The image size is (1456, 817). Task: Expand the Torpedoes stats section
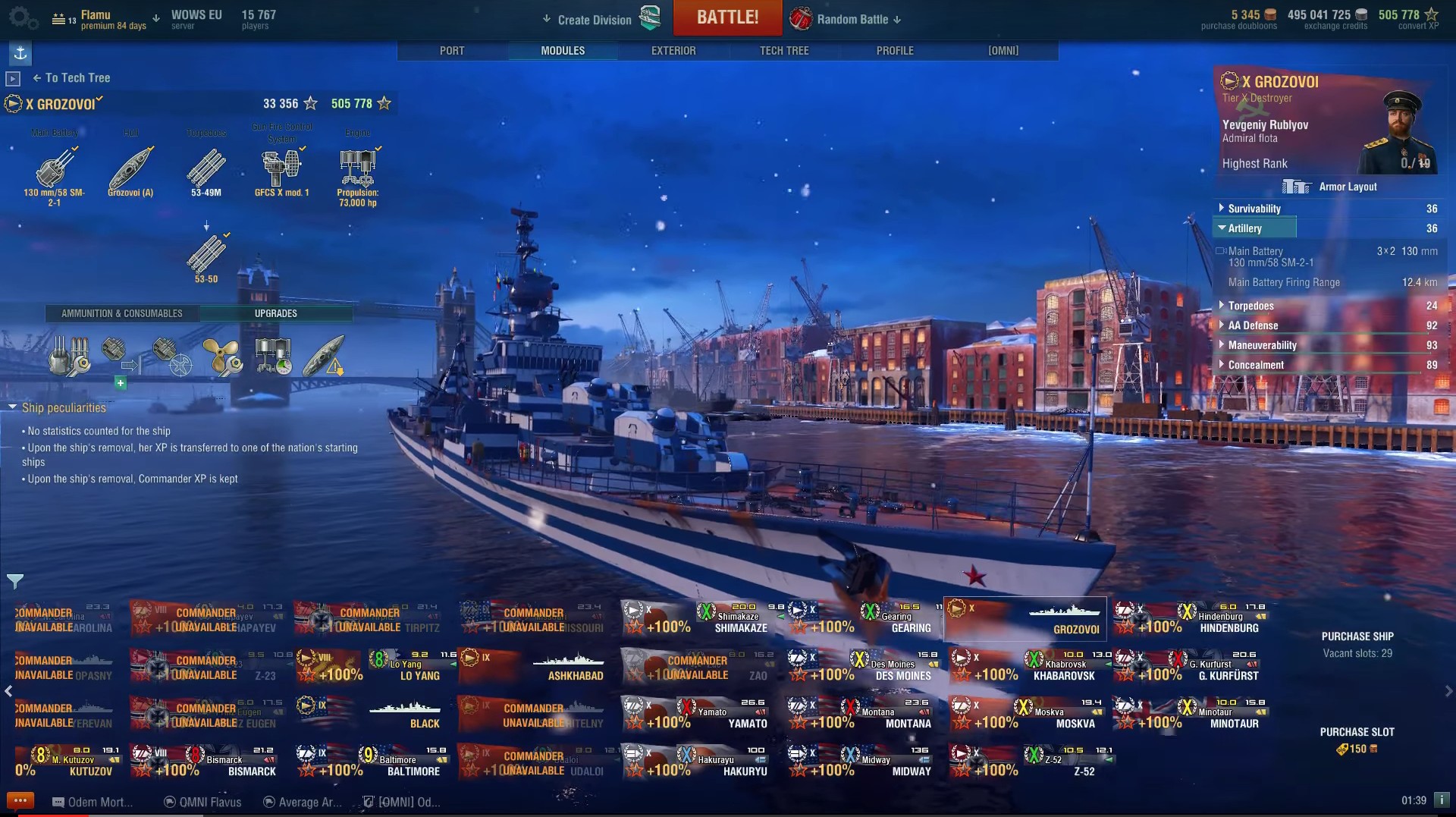point(1250,306)
